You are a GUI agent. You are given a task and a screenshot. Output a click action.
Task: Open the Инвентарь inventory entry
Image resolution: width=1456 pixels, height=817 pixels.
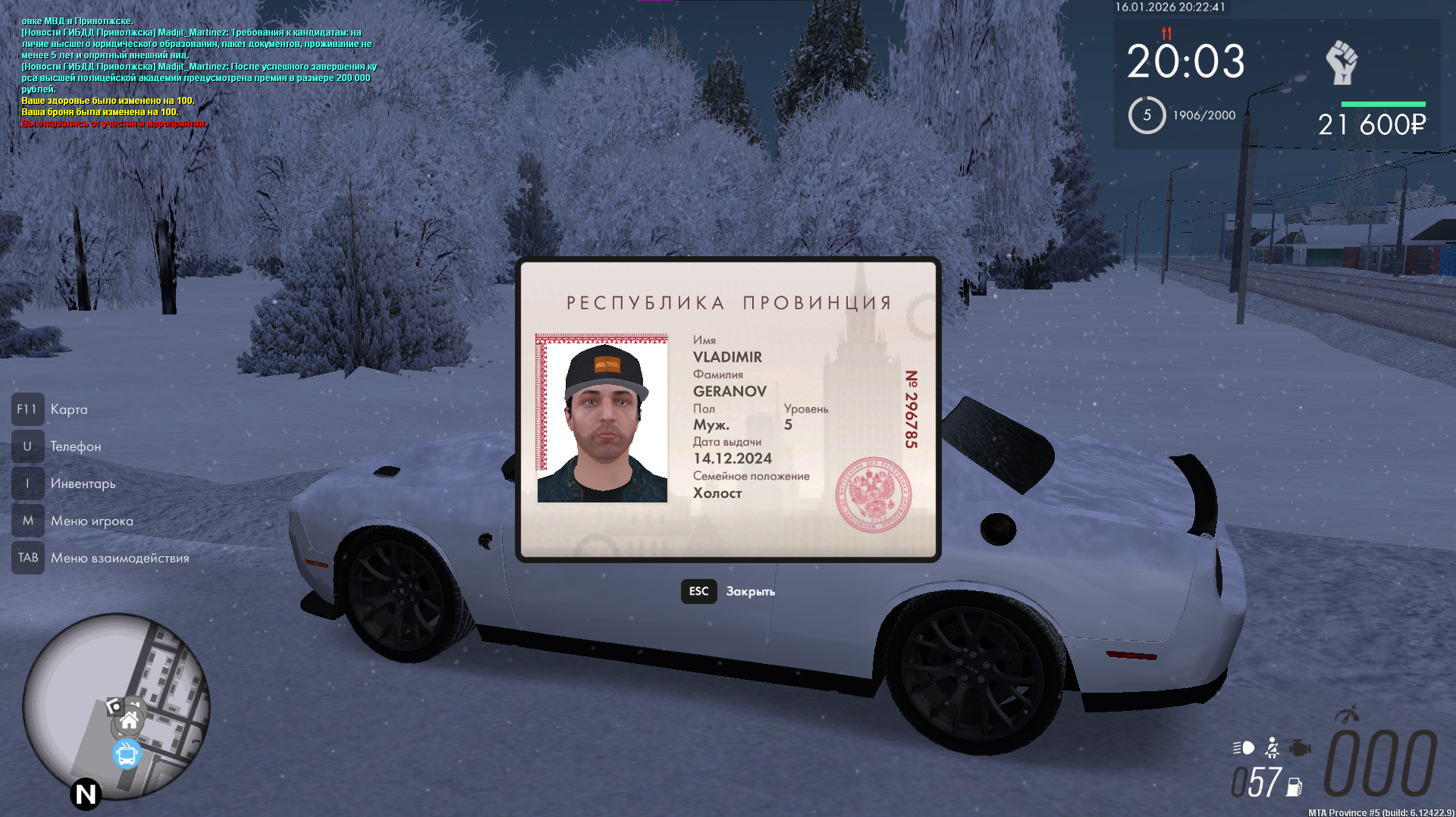pos(83,484)
